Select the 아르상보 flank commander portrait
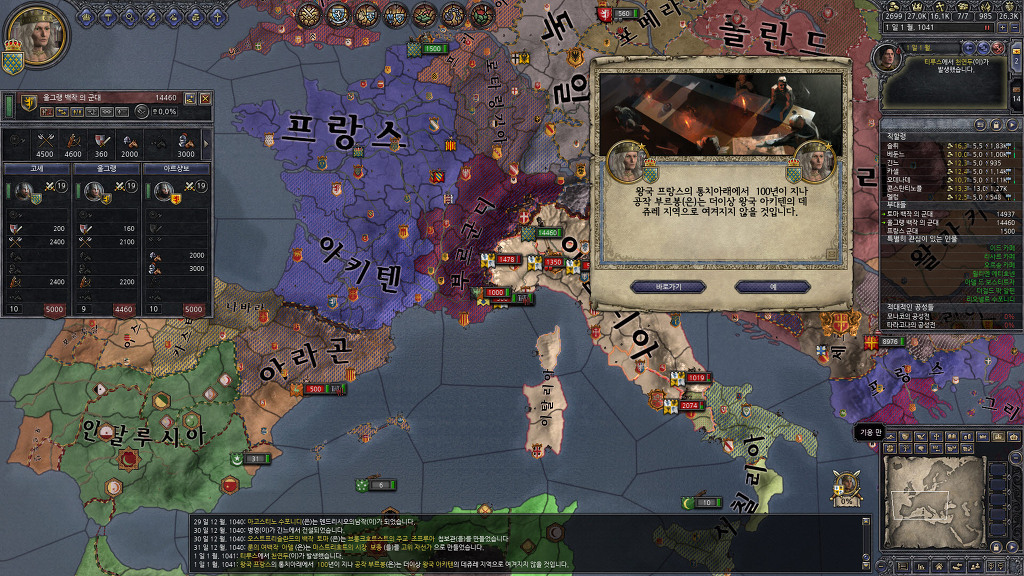 (x=162, y=190)
